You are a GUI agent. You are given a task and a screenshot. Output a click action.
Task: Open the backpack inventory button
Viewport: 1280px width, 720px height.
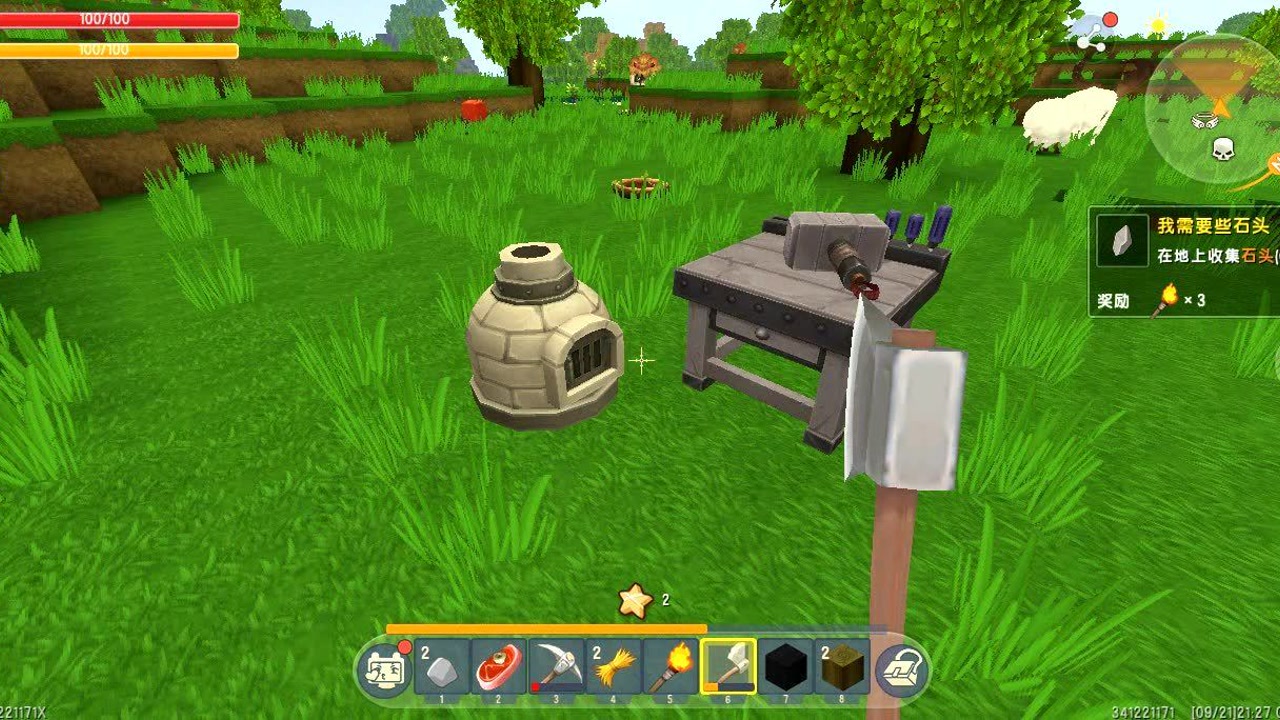pos(899,670)
